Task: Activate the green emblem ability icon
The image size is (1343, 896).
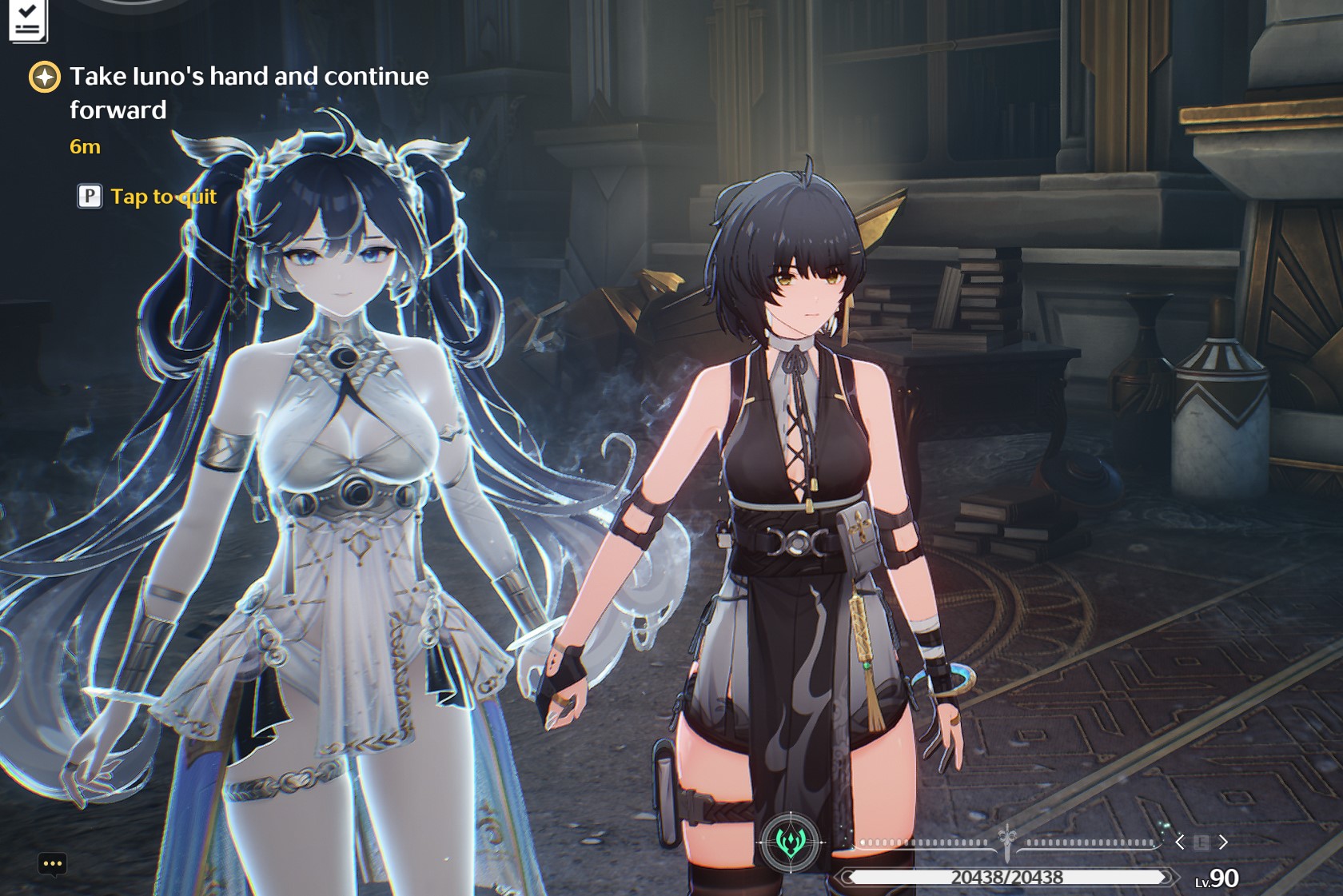Action: (791, 842)
